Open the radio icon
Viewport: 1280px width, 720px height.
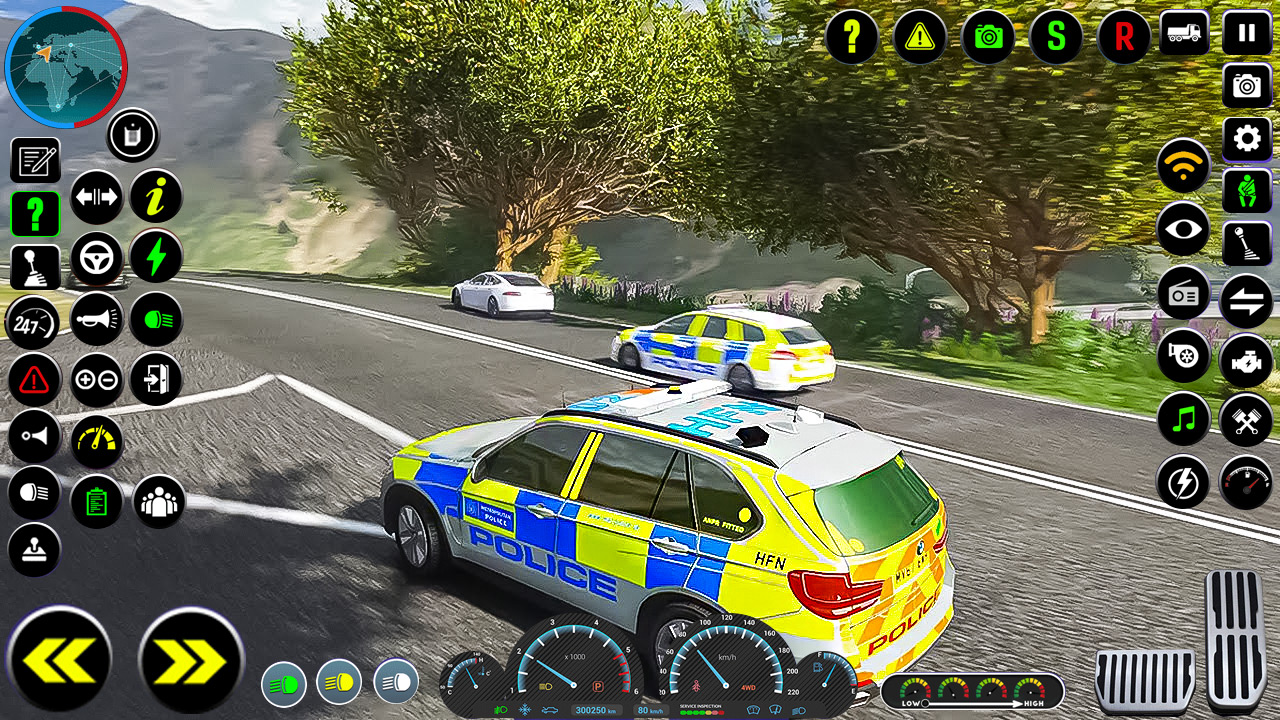coord(1183,295)
